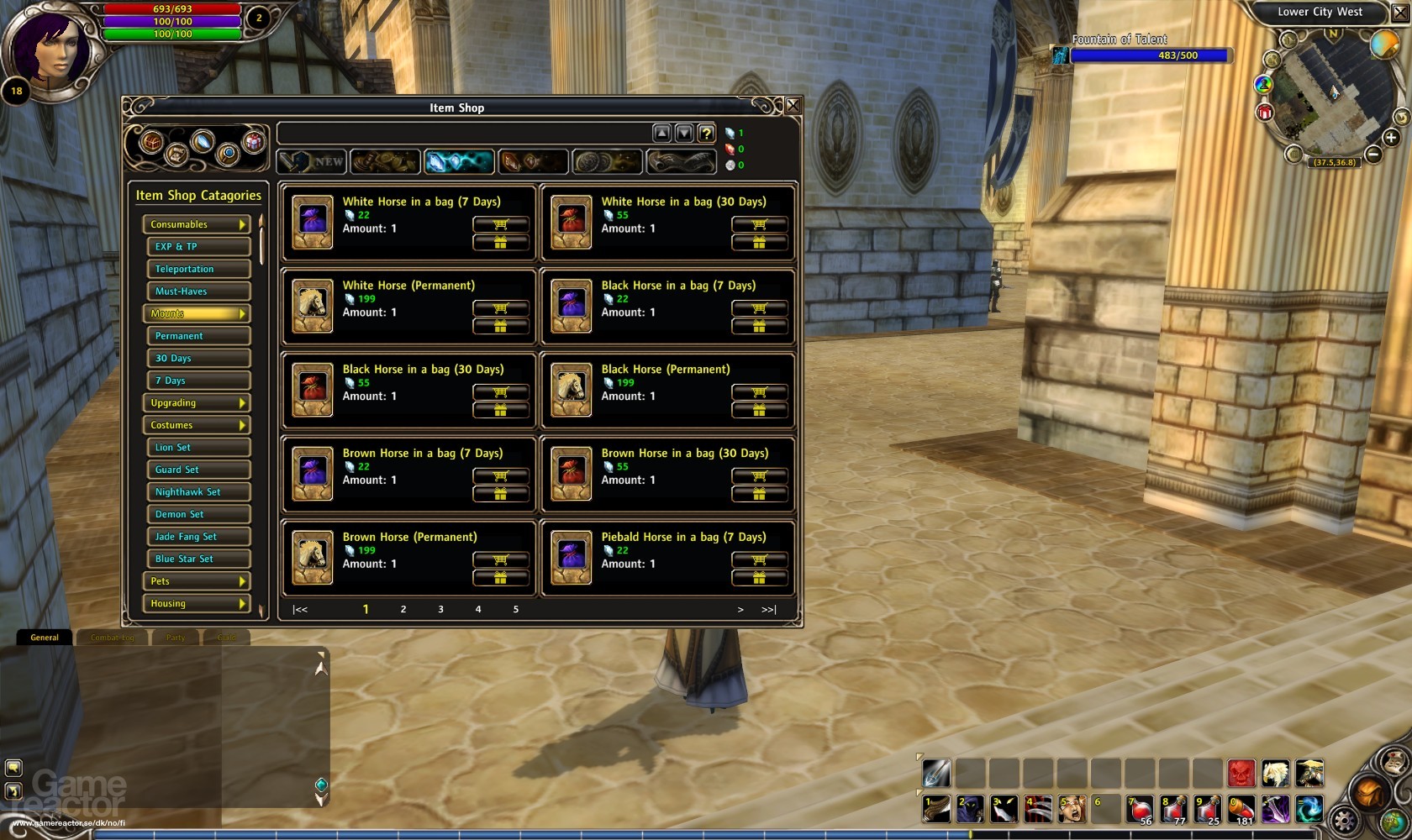The image size is (1412, 840).
Task: Open the Consumables shop category
Action: pos(197,224)
